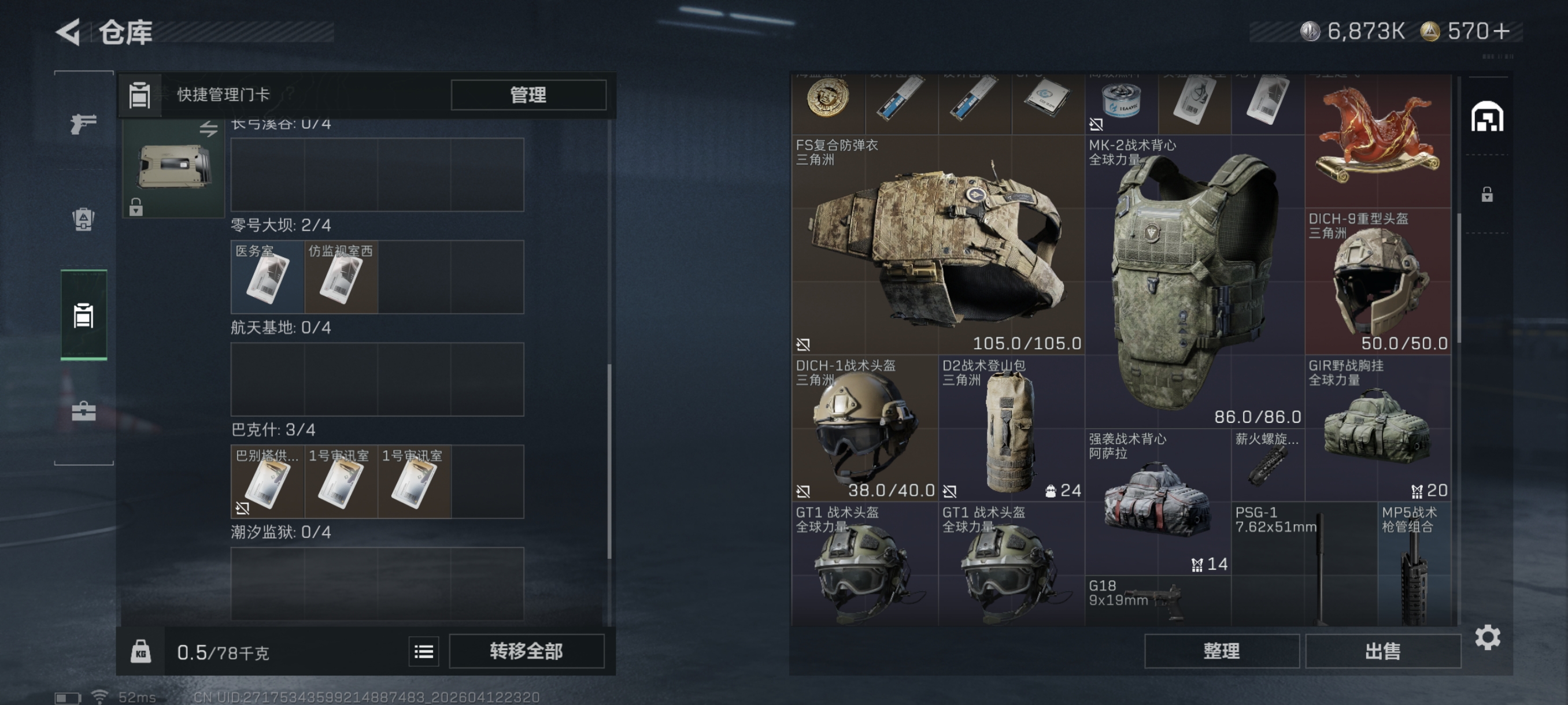Transfer everything with 转移全部

pyautogui.click(x=527, y=651)
